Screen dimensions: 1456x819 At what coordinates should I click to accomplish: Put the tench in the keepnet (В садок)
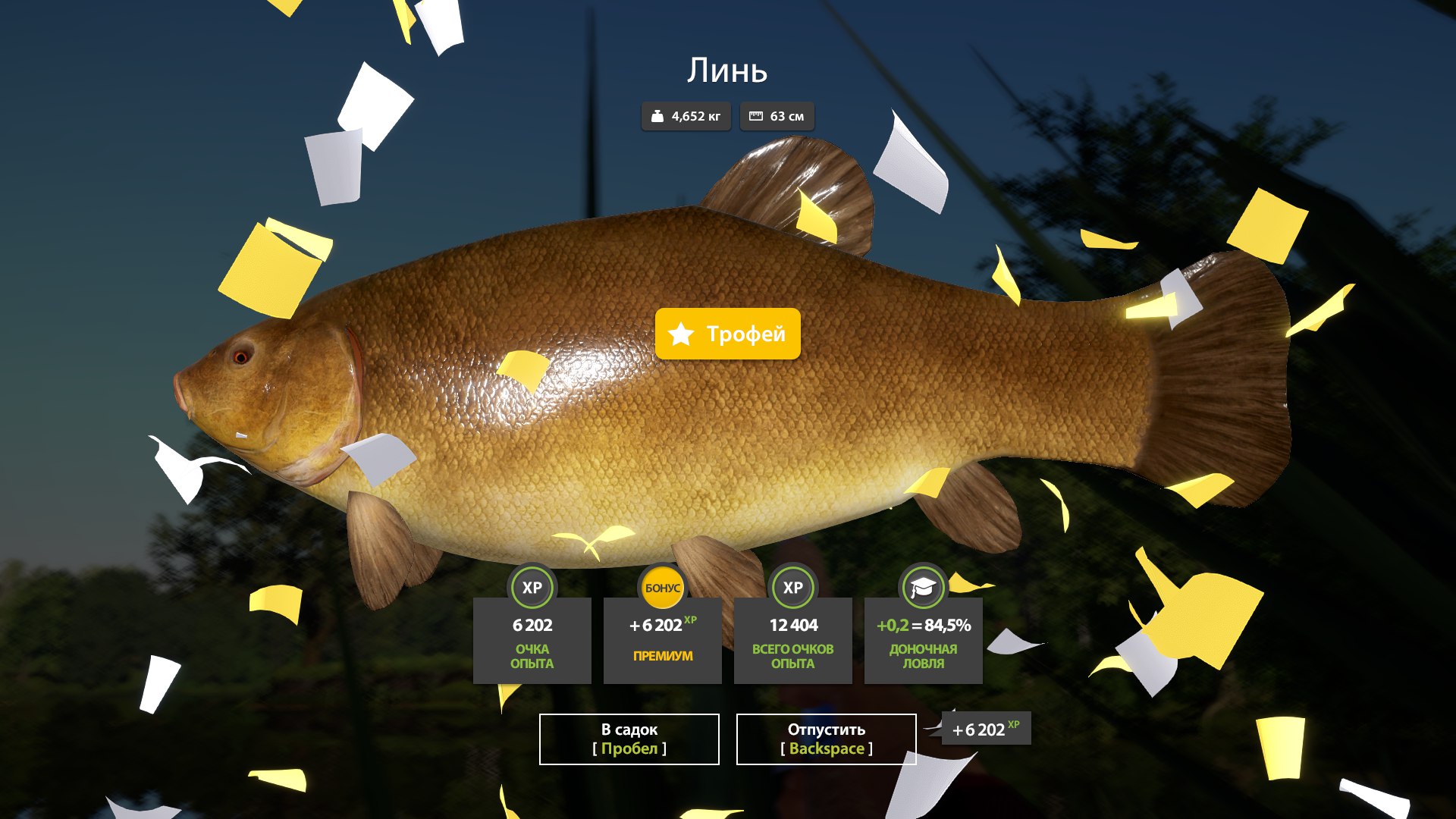(629, 739)
